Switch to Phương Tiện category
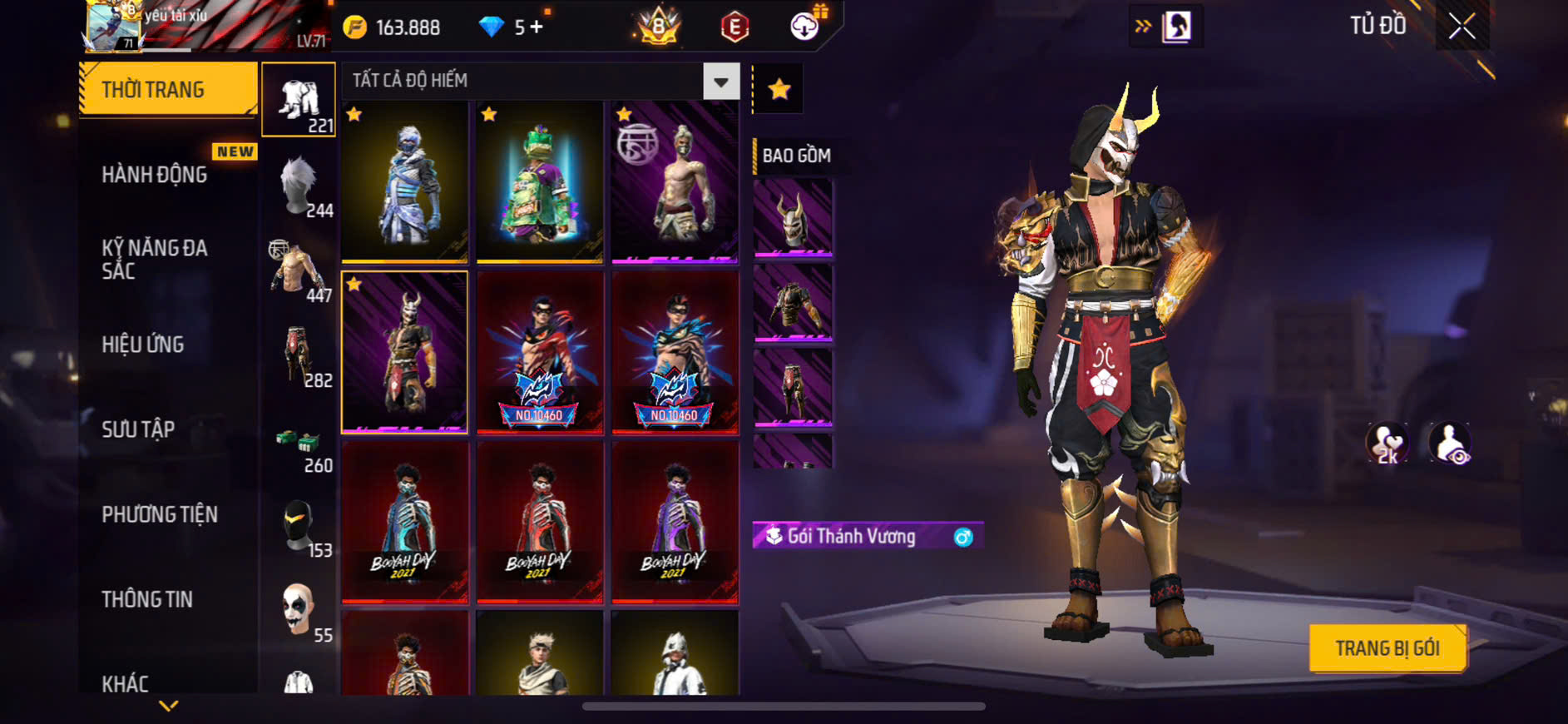Viewport: 1568px width, 724px height. 160,514
